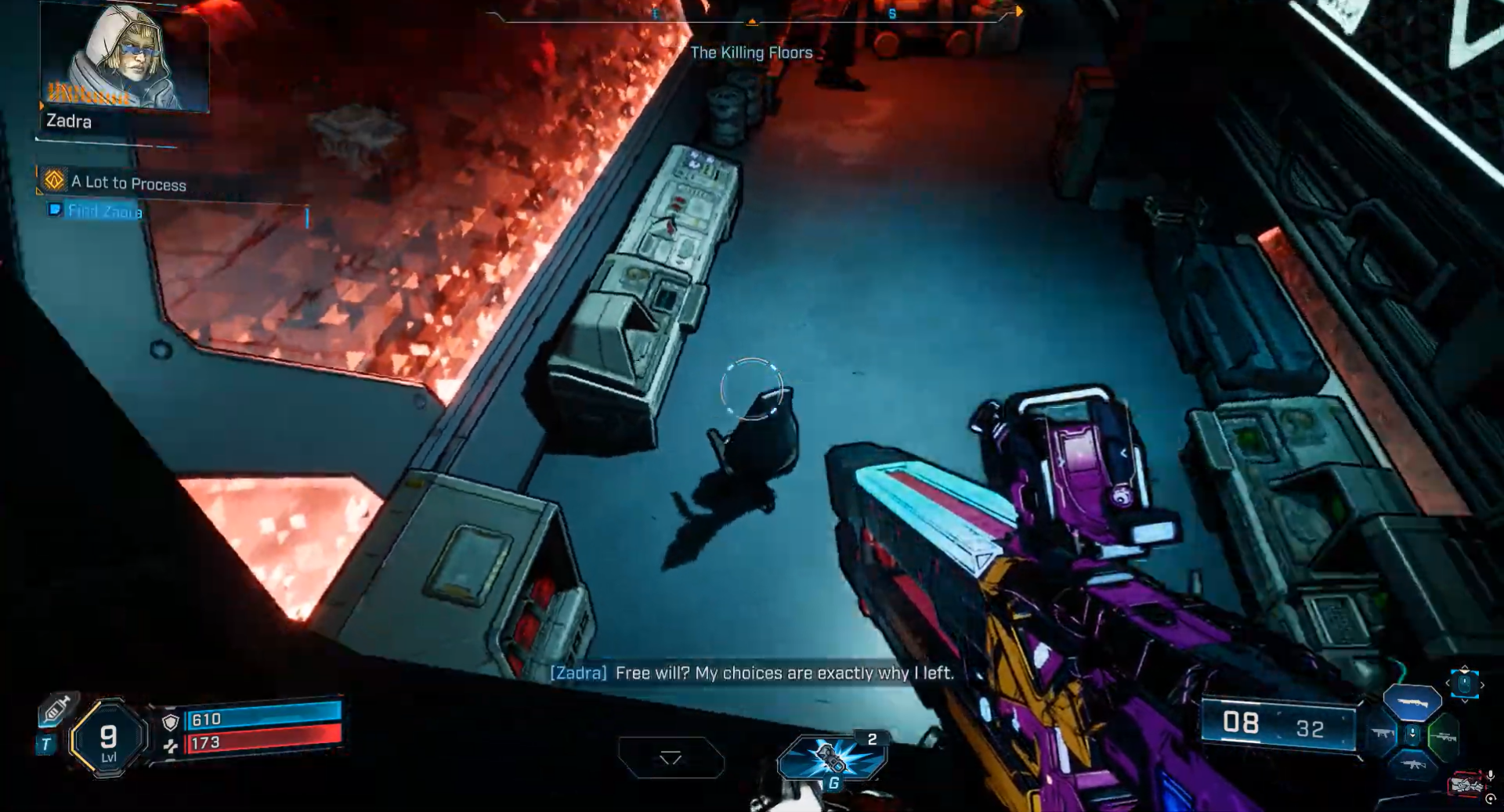Image resolution: width=1504 pixels, height=812 pixels.
Task: Select the empty action skill slot
Action: 671,757
